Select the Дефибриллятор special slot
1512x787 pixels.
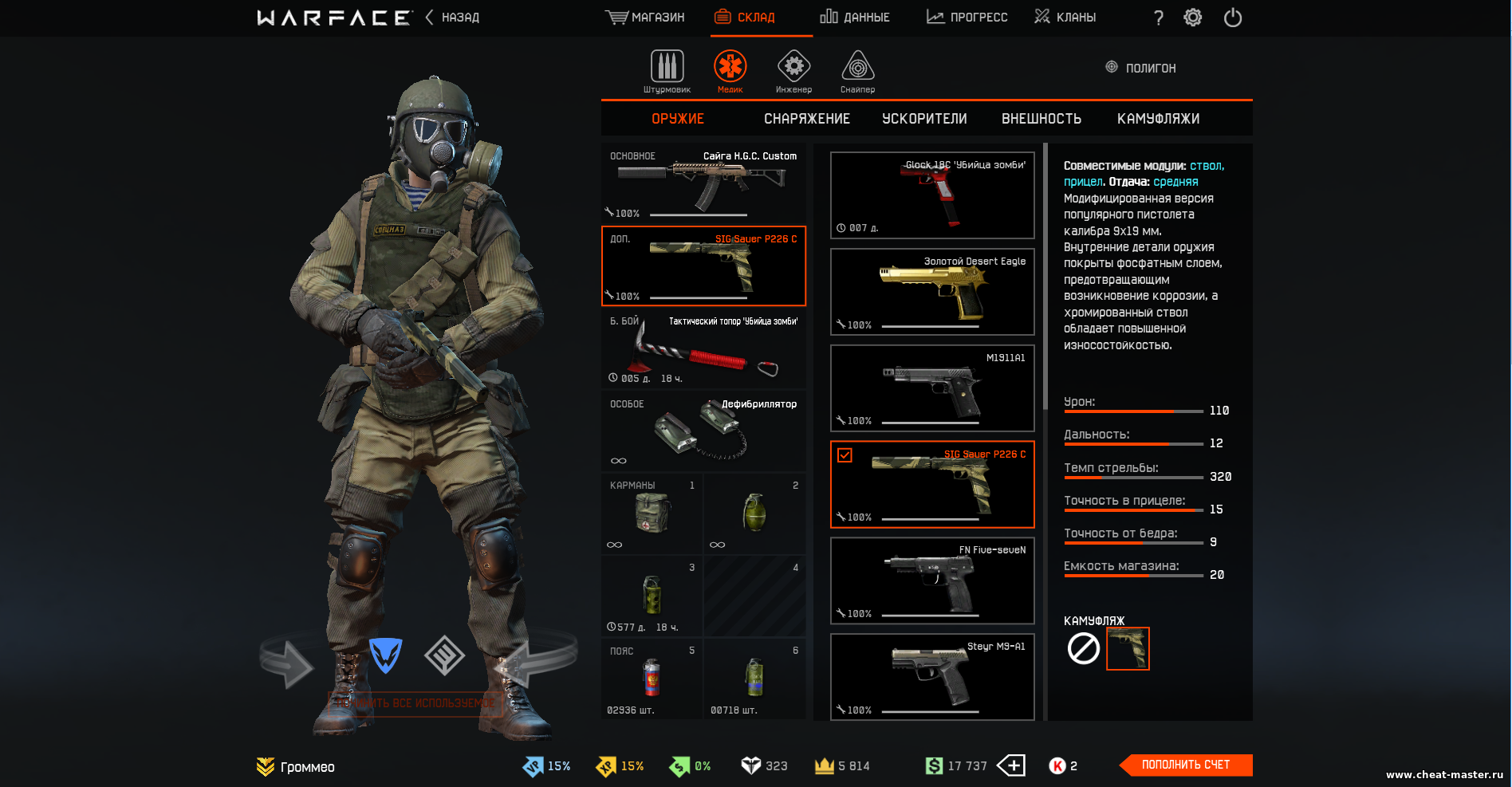[703, 431]
